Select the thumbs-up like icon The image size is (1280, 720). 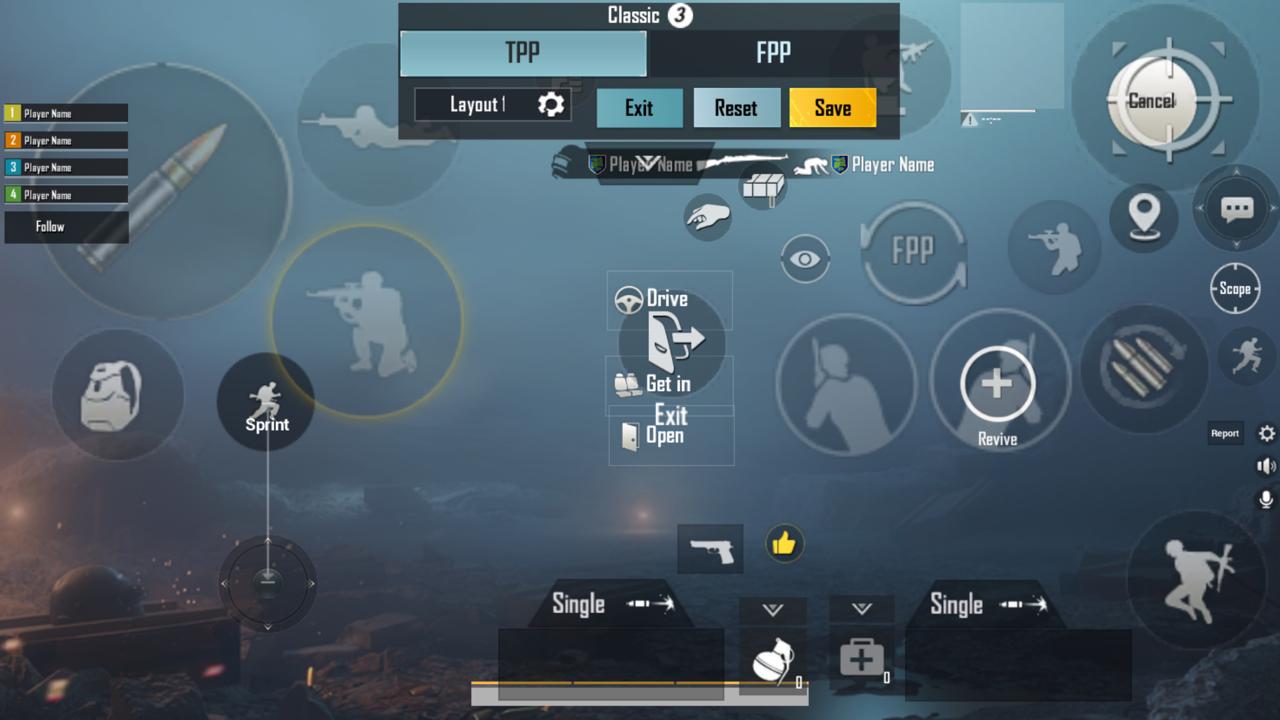[x=784, y=543]
